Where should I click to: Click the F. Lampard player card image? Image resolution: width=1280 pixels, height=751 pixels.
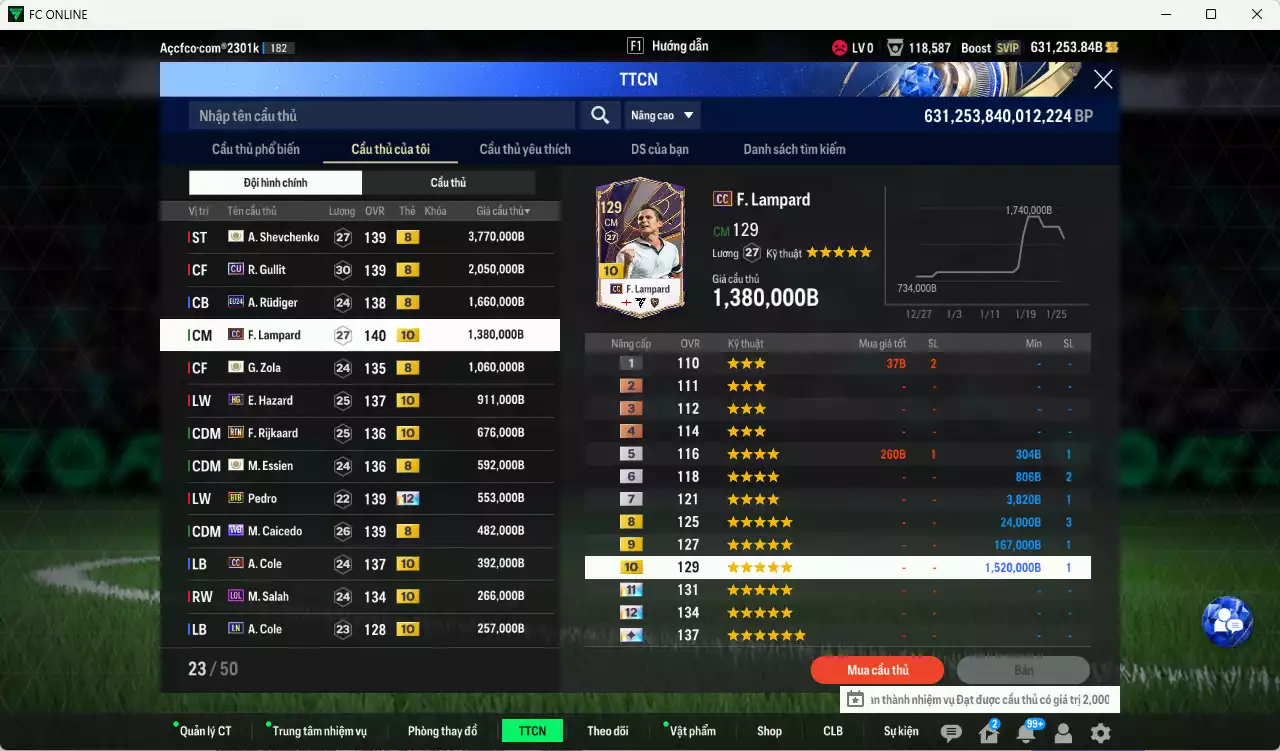pyautogui.click(x=639, y=246)
